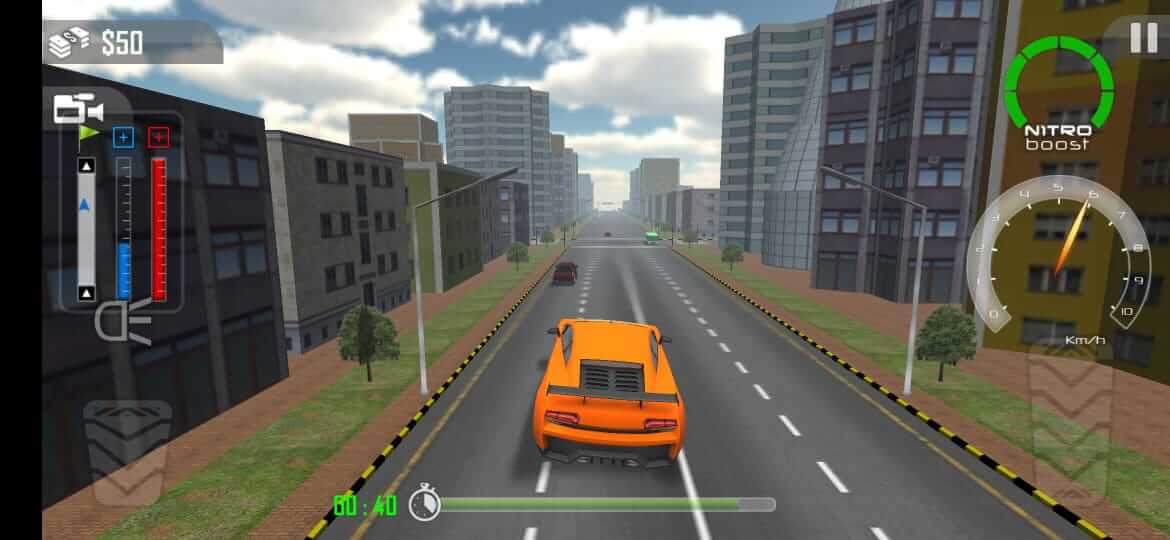Toggle the headlights icon

click(x=123, y=322)
